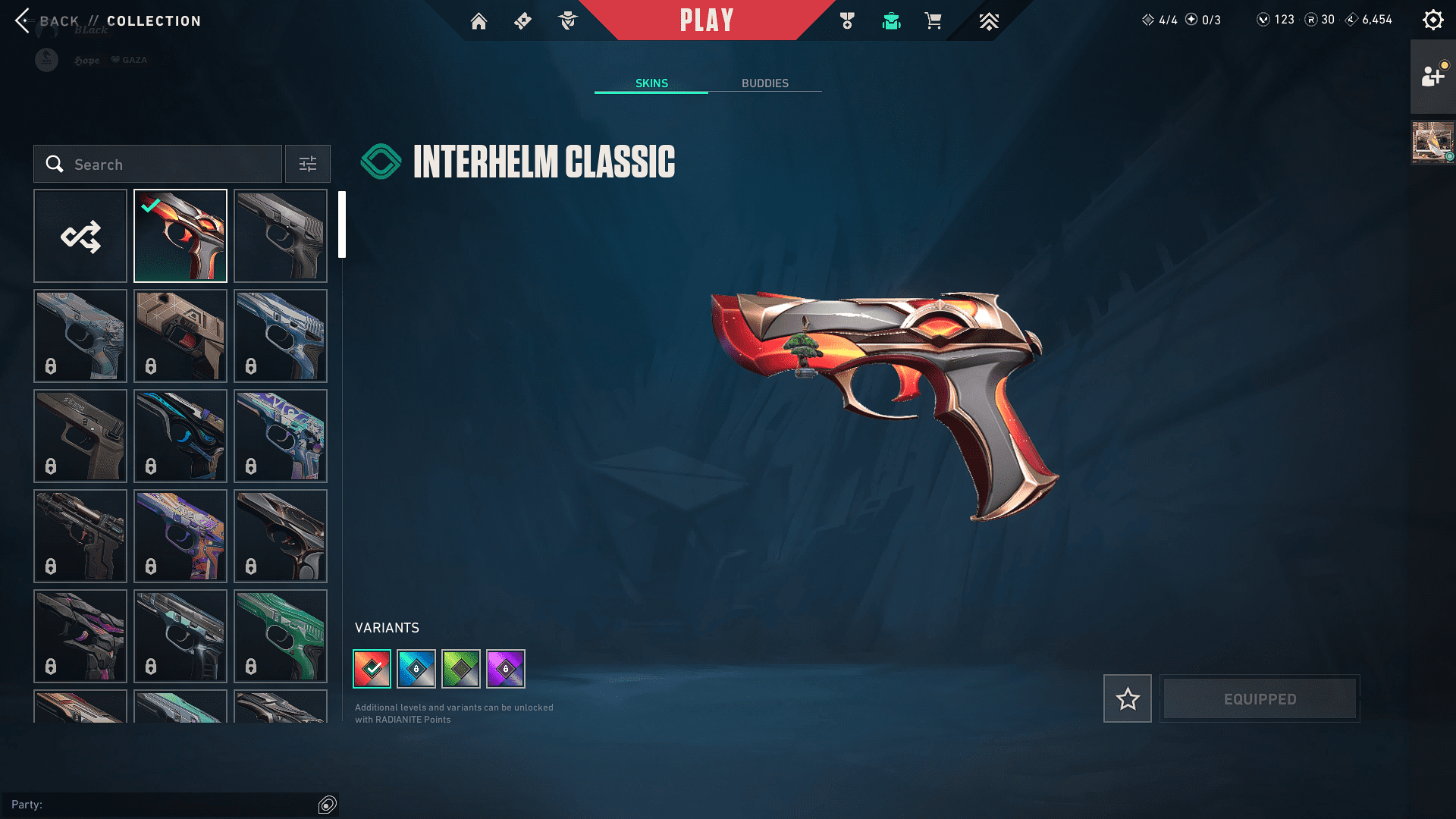Open the add friends social panel

1432,76
